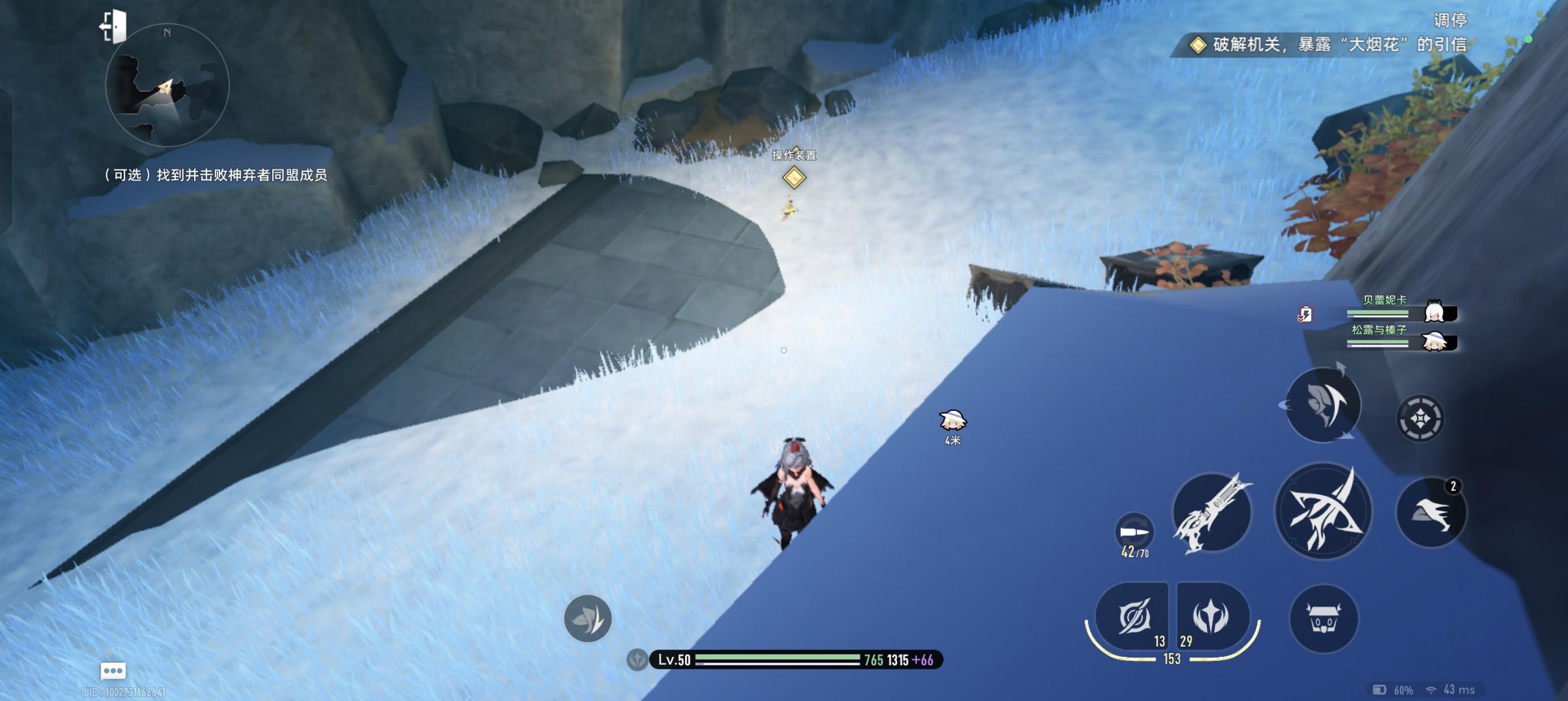Toggle the crosshair target lock button
Screen dimensions: 1568x701
1419,419
